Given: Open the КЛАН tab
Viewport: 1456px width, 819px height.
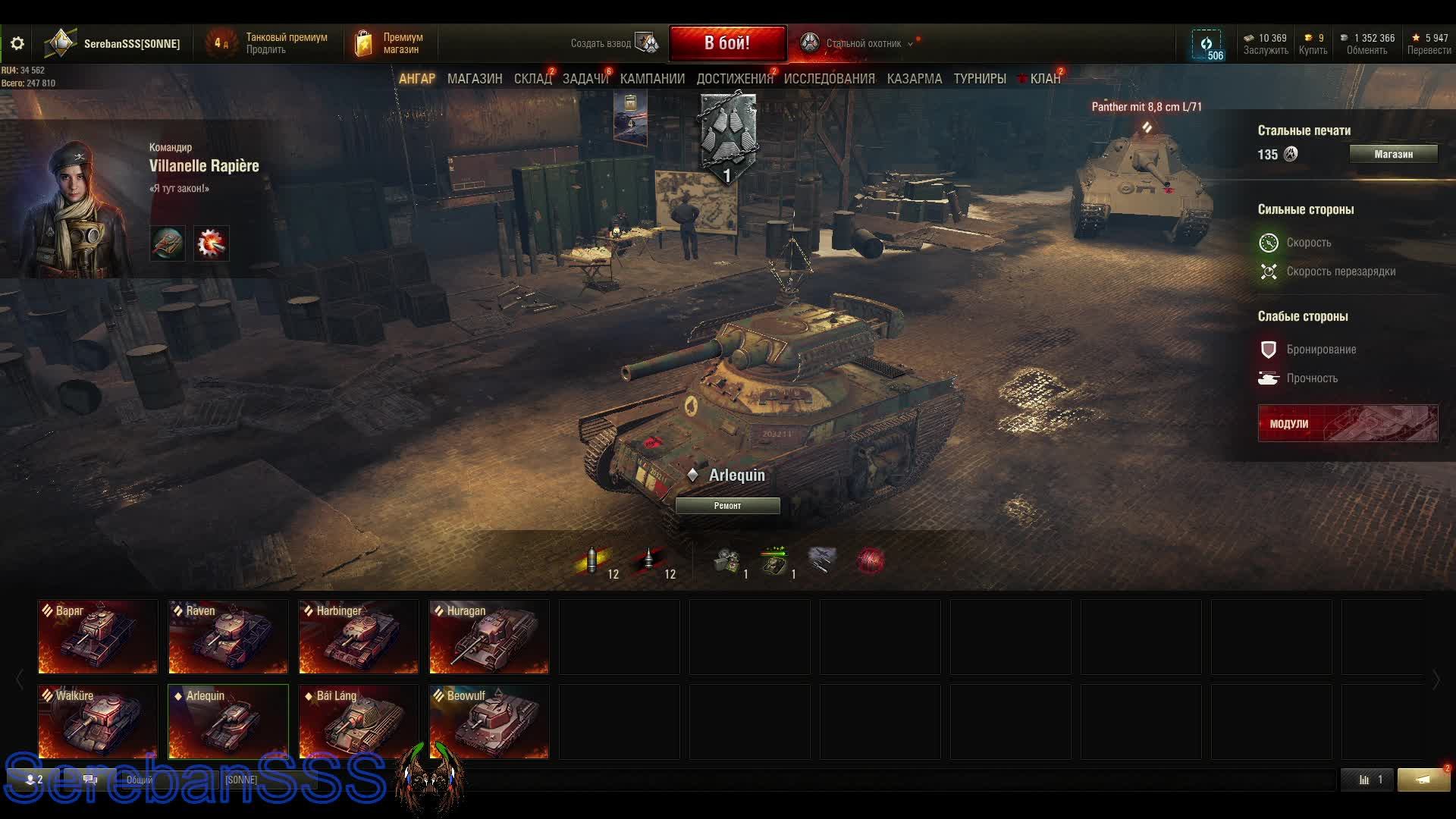Looking at the screenshot, I should (1044, 79).
